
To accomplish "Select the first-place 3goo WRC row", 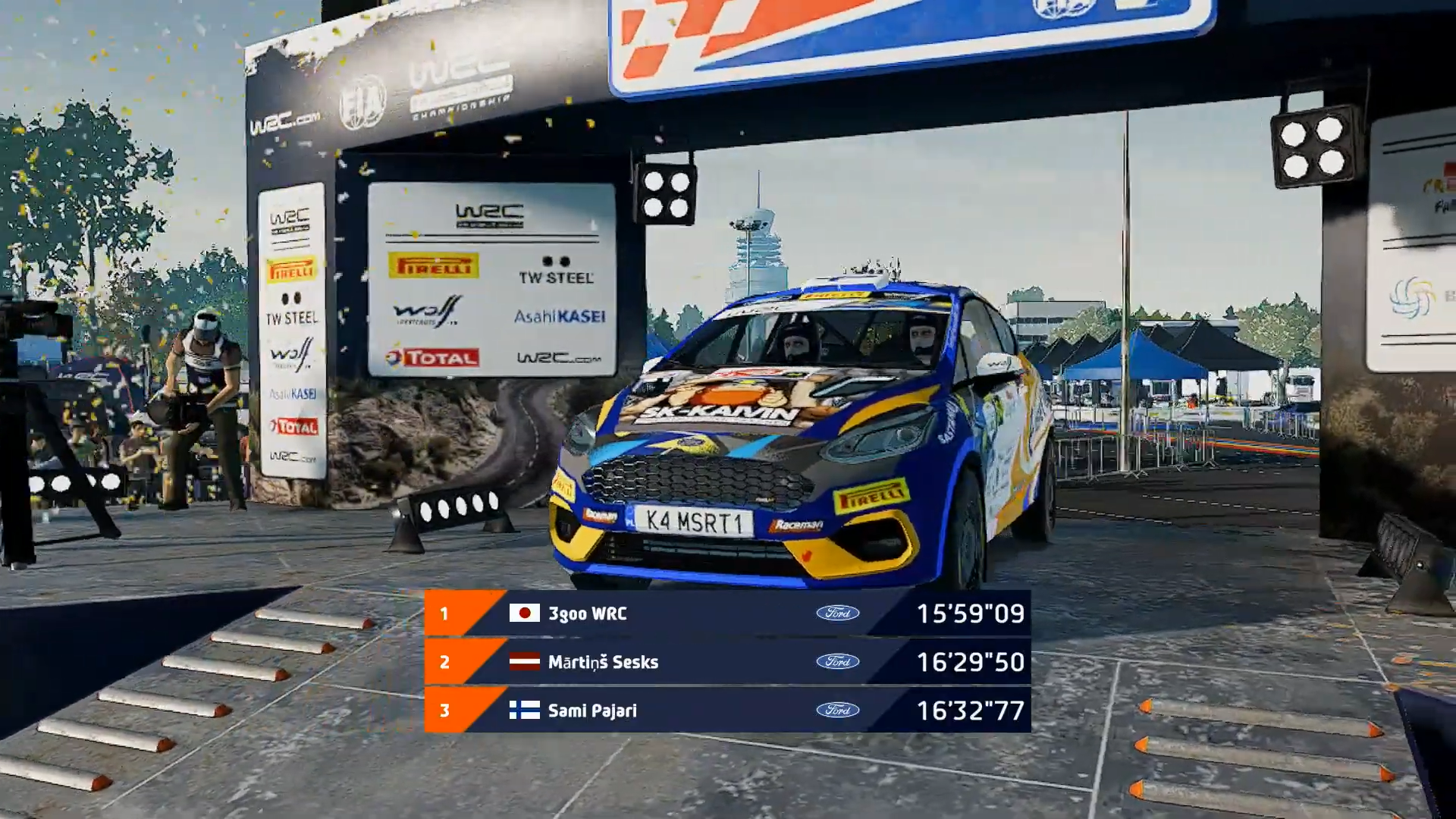I will pyautogui.click(x=726, y=613).
